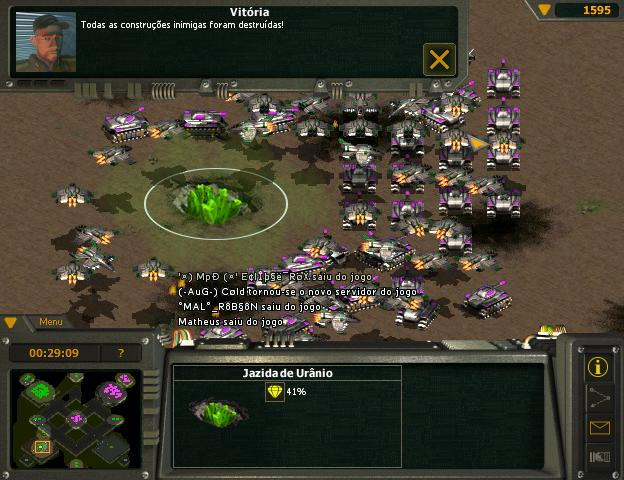Click the Jazida de Urânio portrait image
Image resolution: width=624 pixels, height=480 pixels.
(x=214, y=409)
